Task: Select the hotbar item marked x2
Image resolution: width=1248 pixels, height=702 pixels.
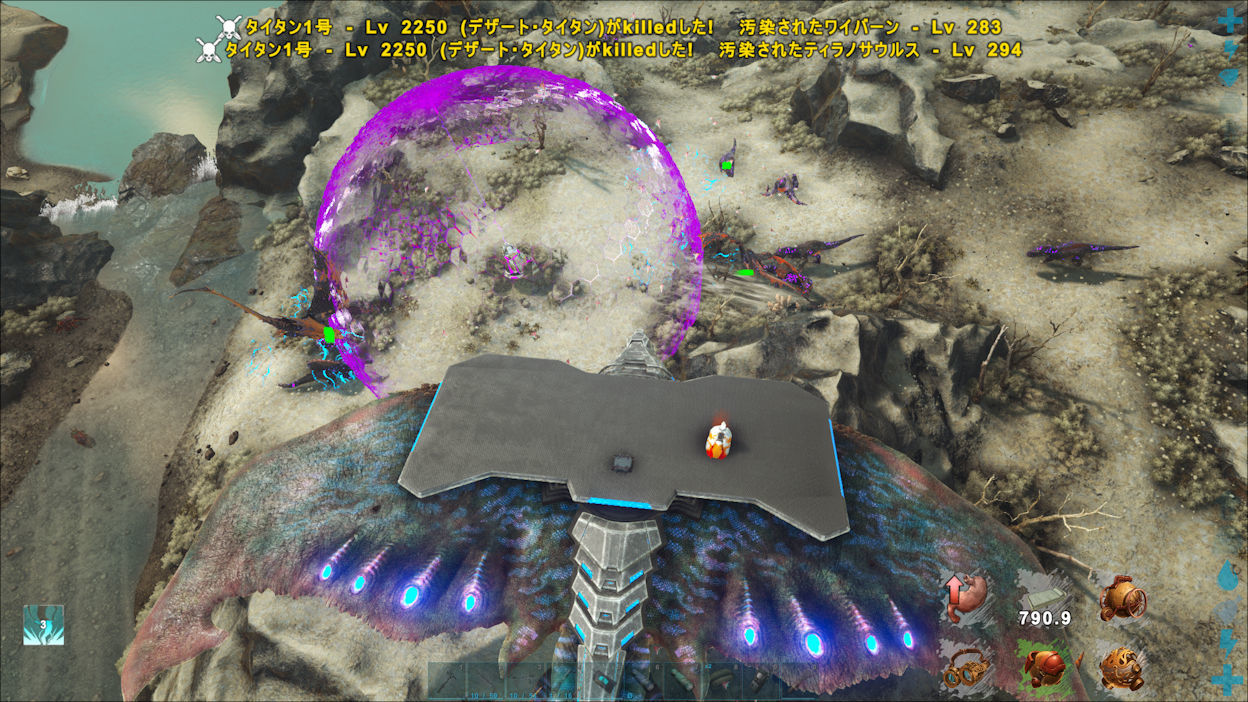Action: click(x=722, y=679)
